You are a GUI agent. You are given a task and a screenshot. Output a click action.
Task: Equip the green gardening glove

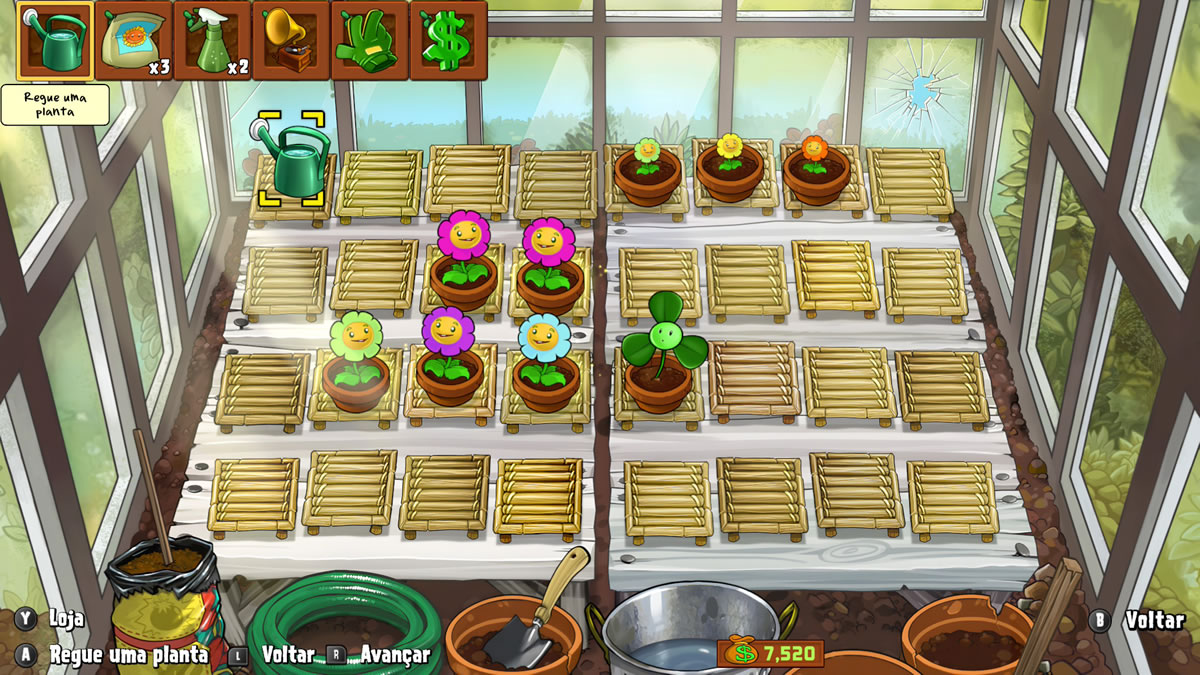tap(369, 41)
